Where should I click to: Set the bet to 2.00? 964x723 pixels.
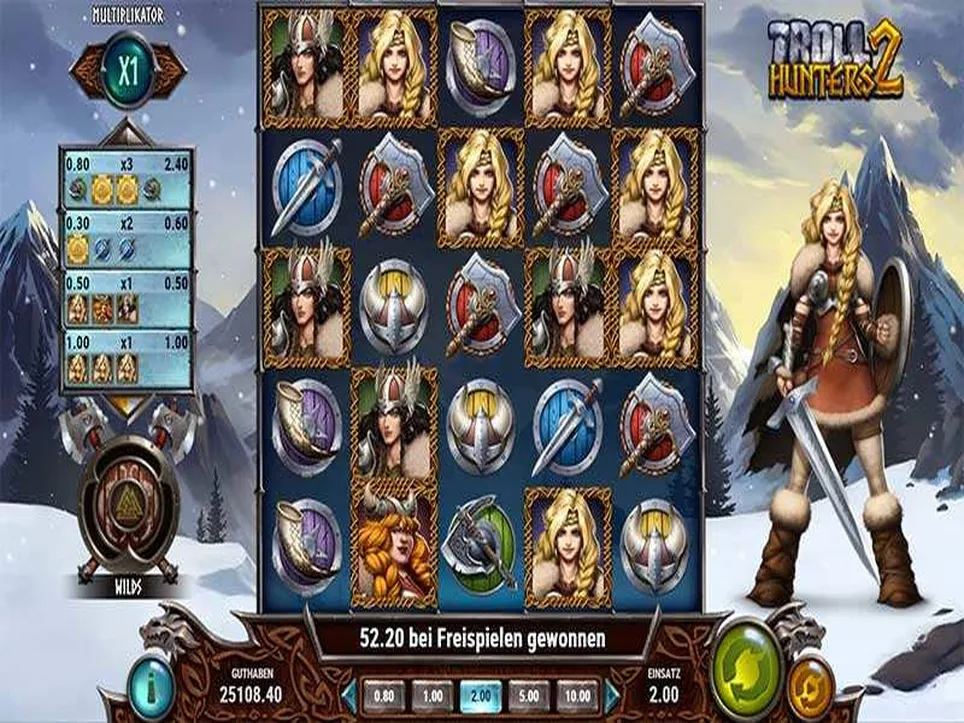coord(481,694)
